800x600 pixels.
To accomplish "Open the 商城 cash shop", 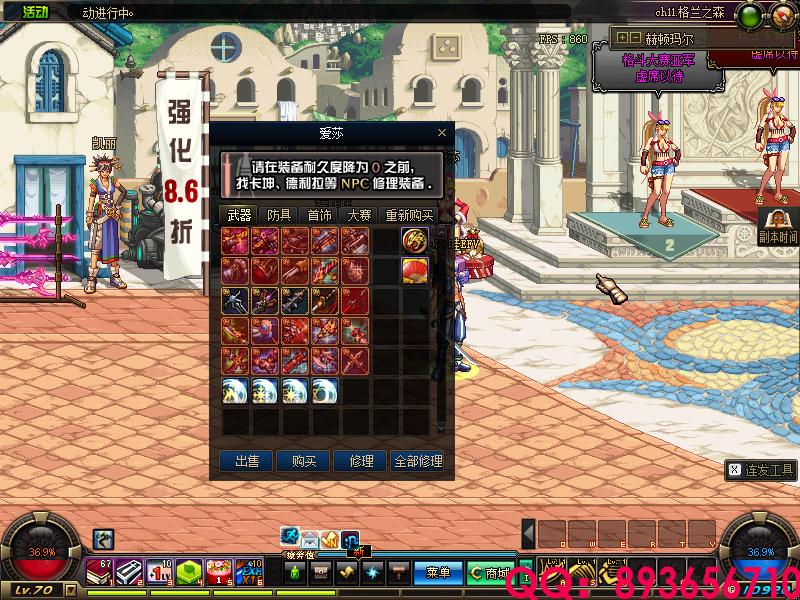I will point(490,573).
